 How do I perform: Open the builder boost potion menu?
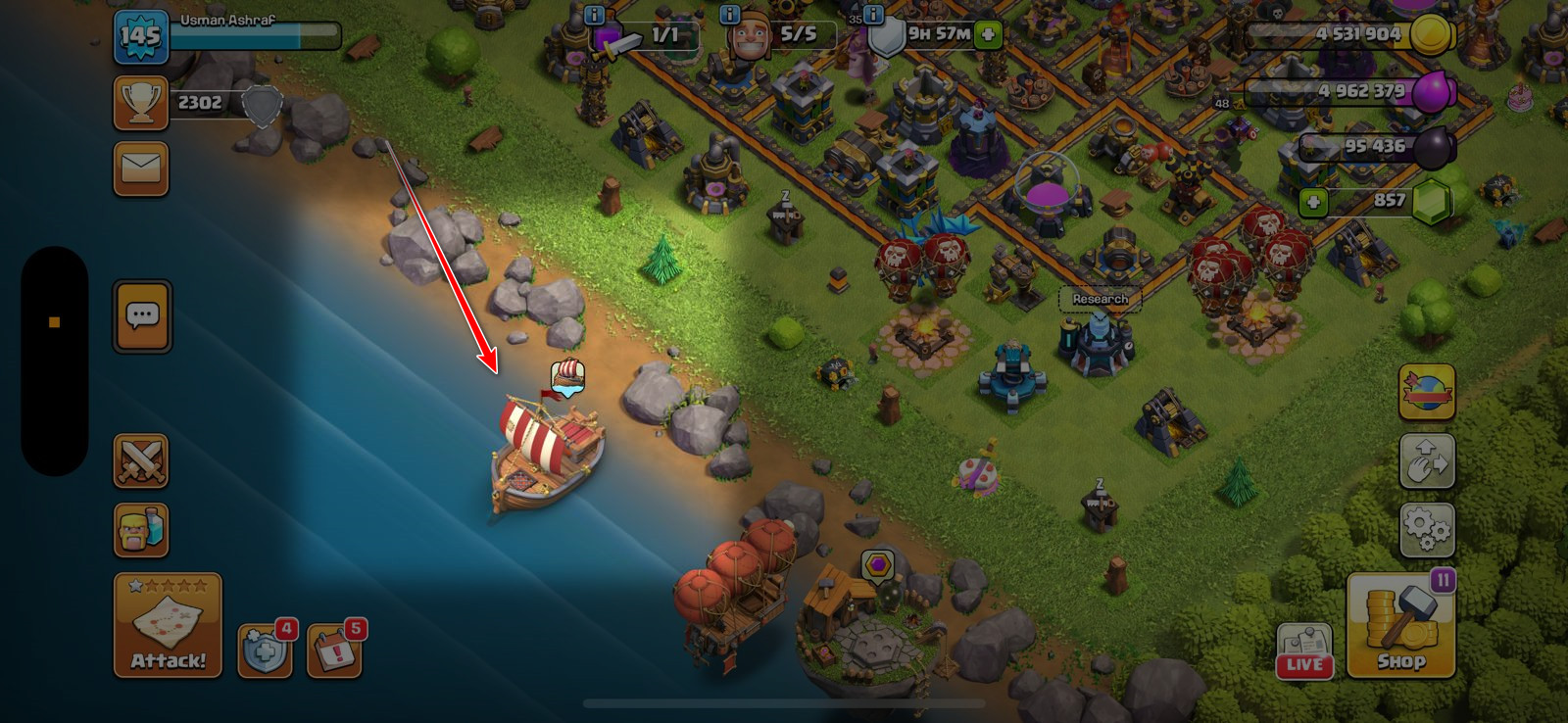point(140,529)
